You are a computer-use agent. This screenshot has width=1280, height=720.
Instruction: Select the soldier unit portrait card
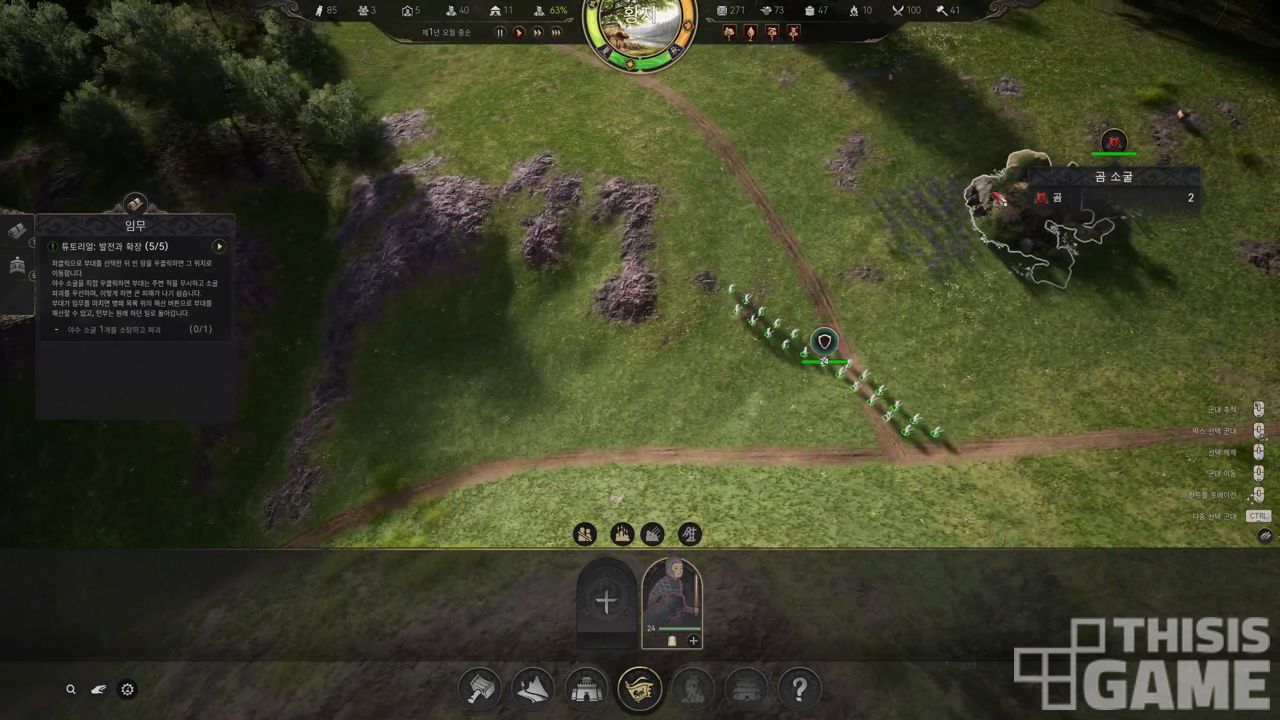point(672,597)
